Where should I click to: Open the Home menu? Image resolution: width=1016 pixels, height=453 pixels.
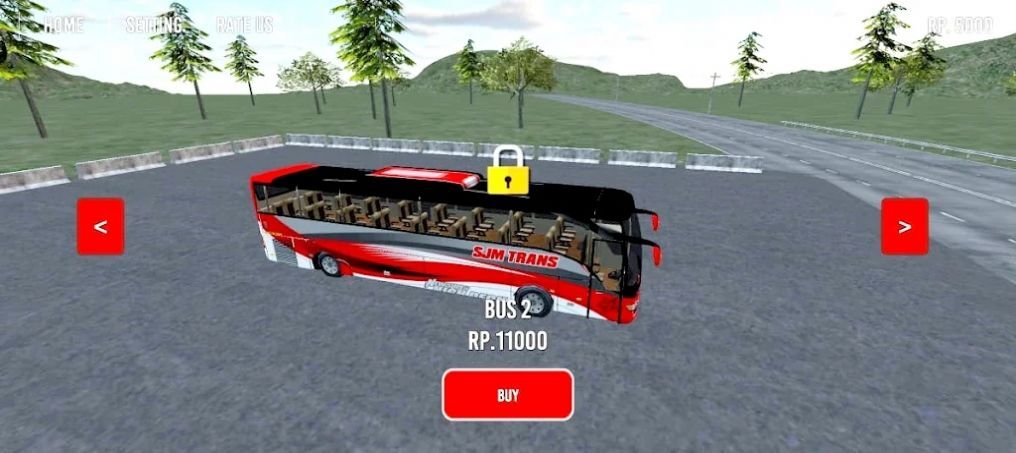[x=64, y=25]
